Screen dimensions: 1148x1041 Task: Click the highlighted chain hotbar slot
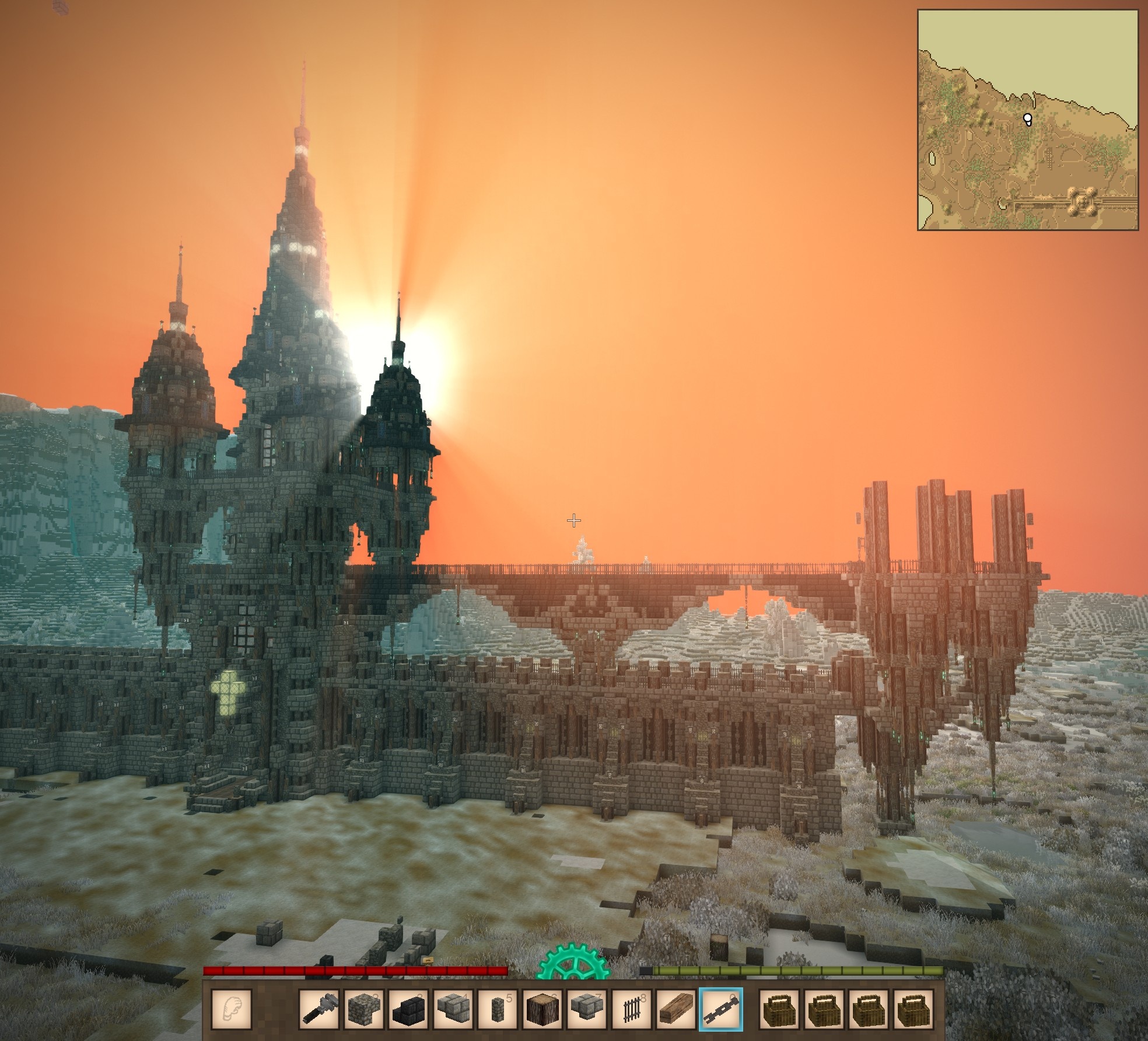coord(720,1009)
